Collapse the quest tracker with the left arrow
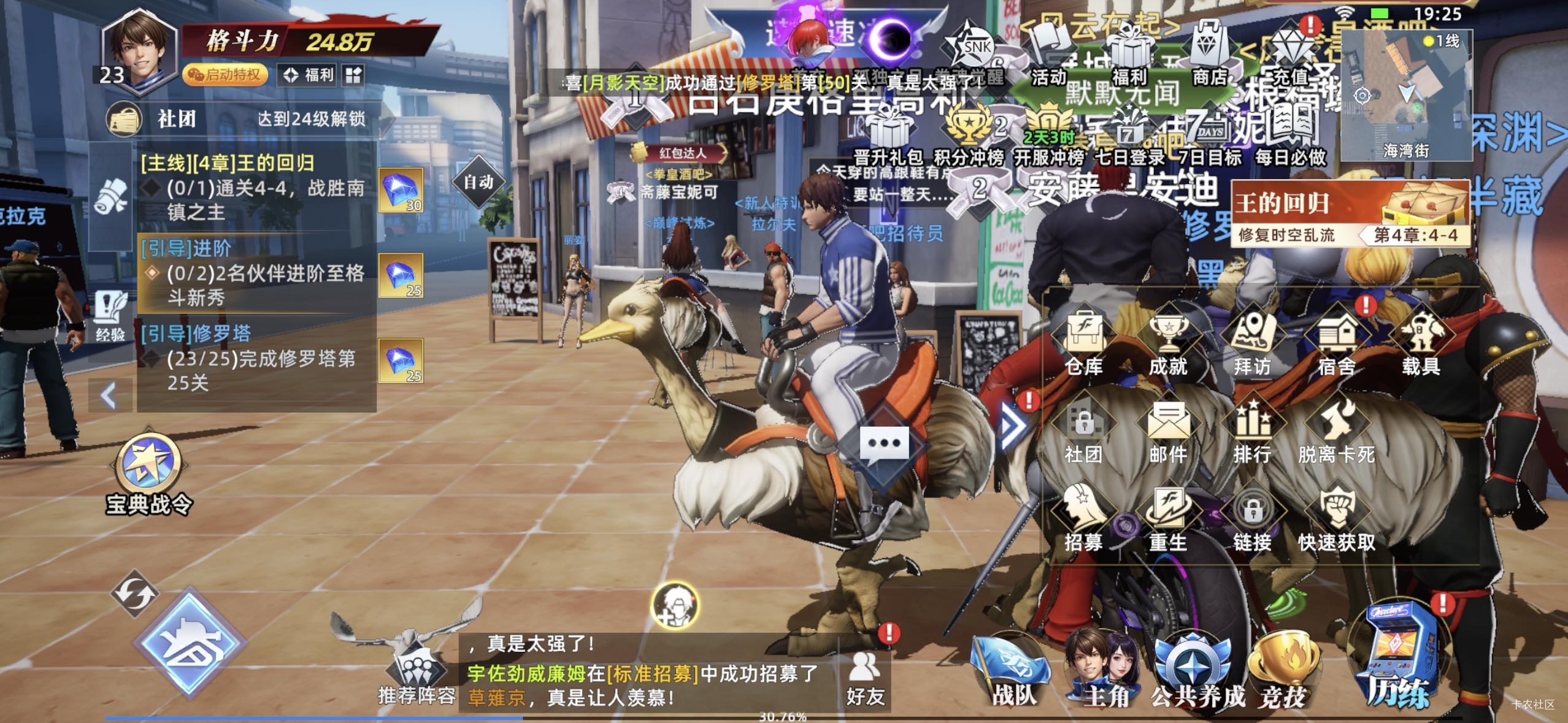The width and height of the screenshot is (1568, 723). 109,396
